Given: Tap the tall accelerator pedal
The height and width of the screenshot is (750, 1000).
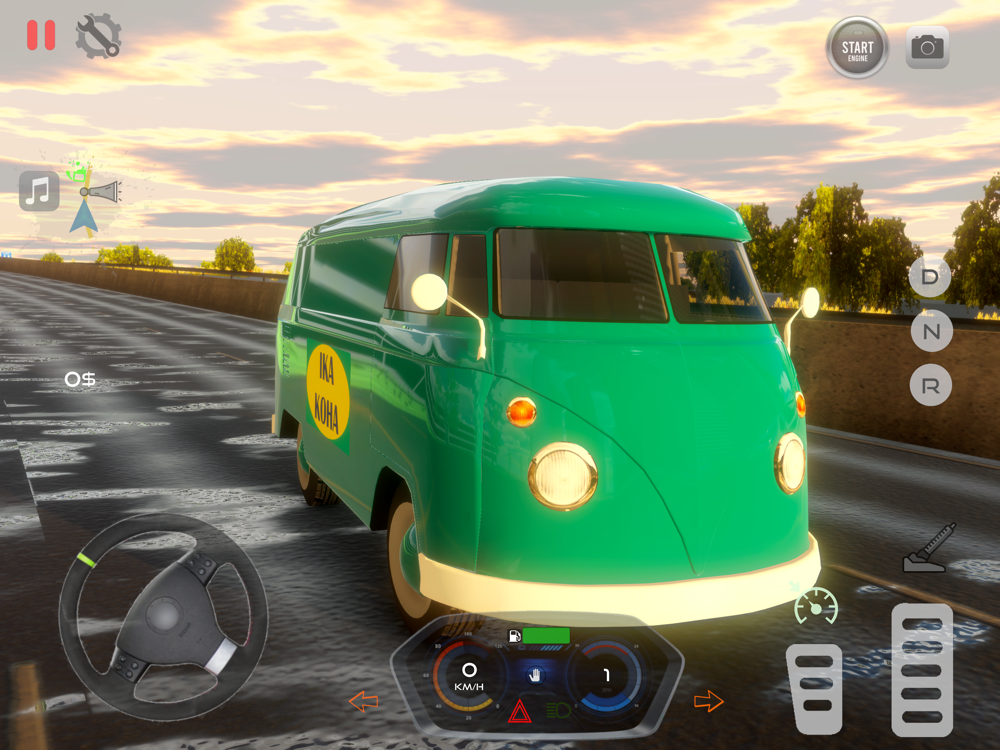Looking at the screenshot, I should coord(921,670).
